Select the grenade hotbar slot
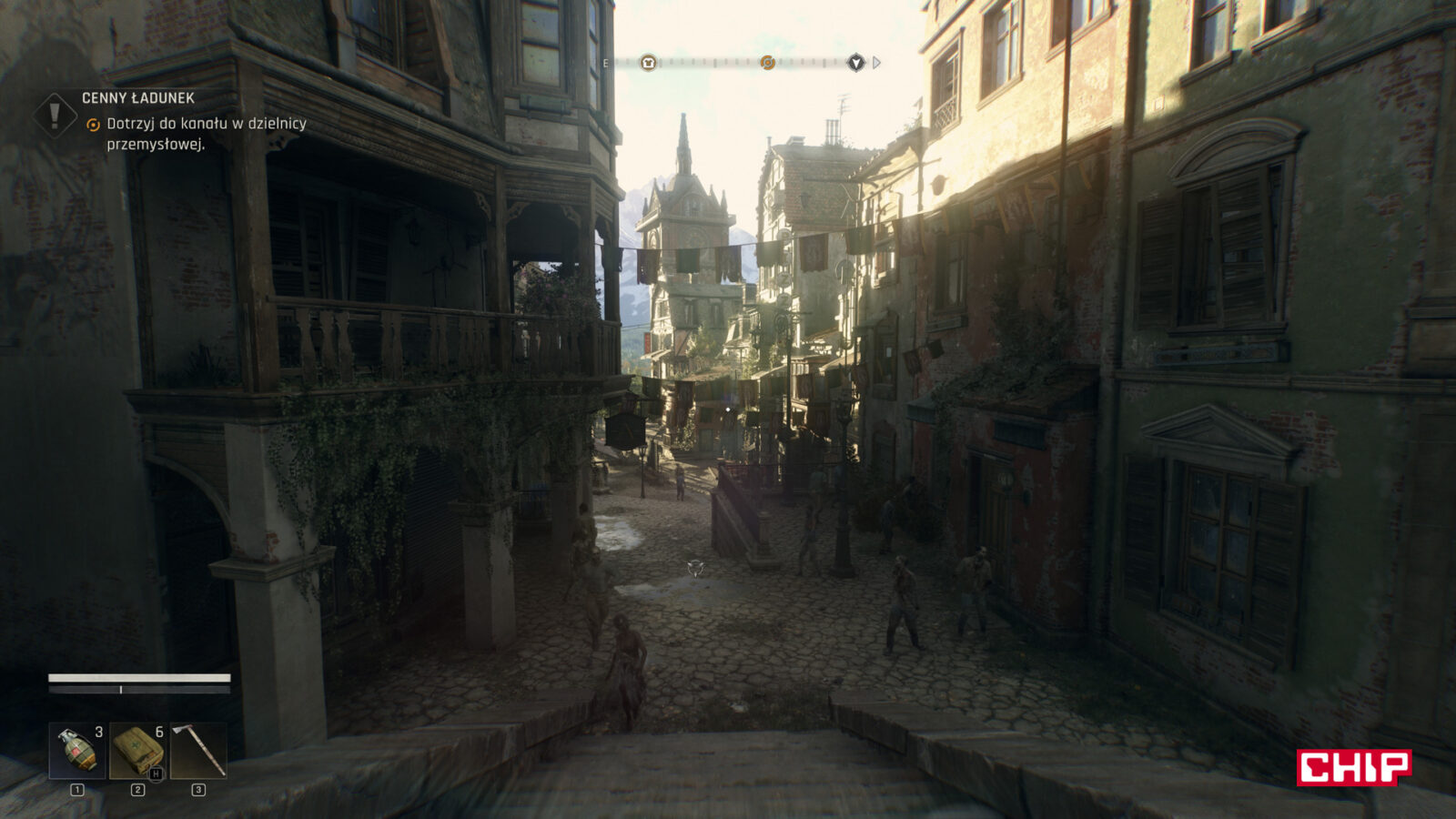This screenshot has width=1456, height=819. tap(77, 751)
